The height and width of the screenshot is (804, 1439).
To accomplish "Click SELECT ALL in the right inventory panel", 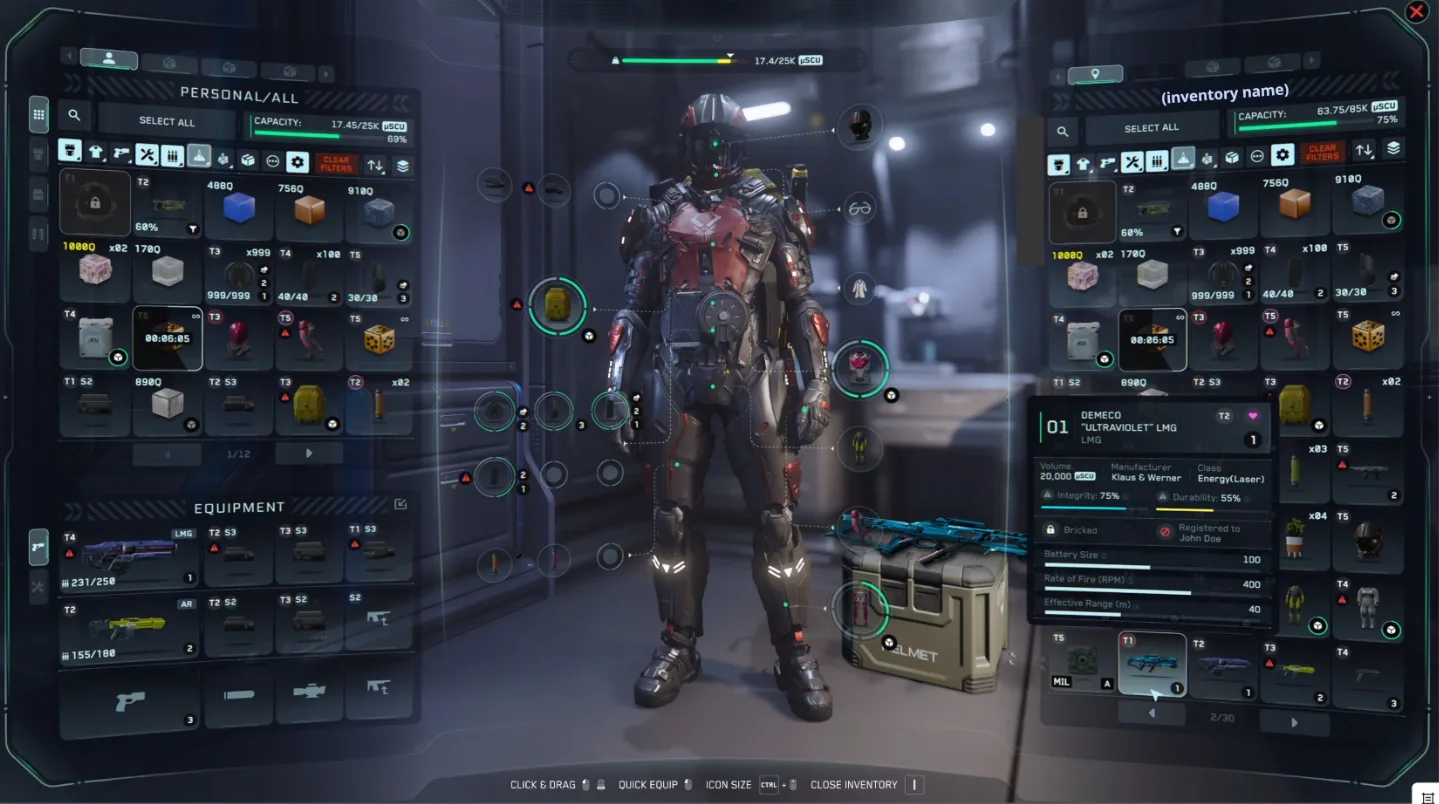I will [1152, 127].
